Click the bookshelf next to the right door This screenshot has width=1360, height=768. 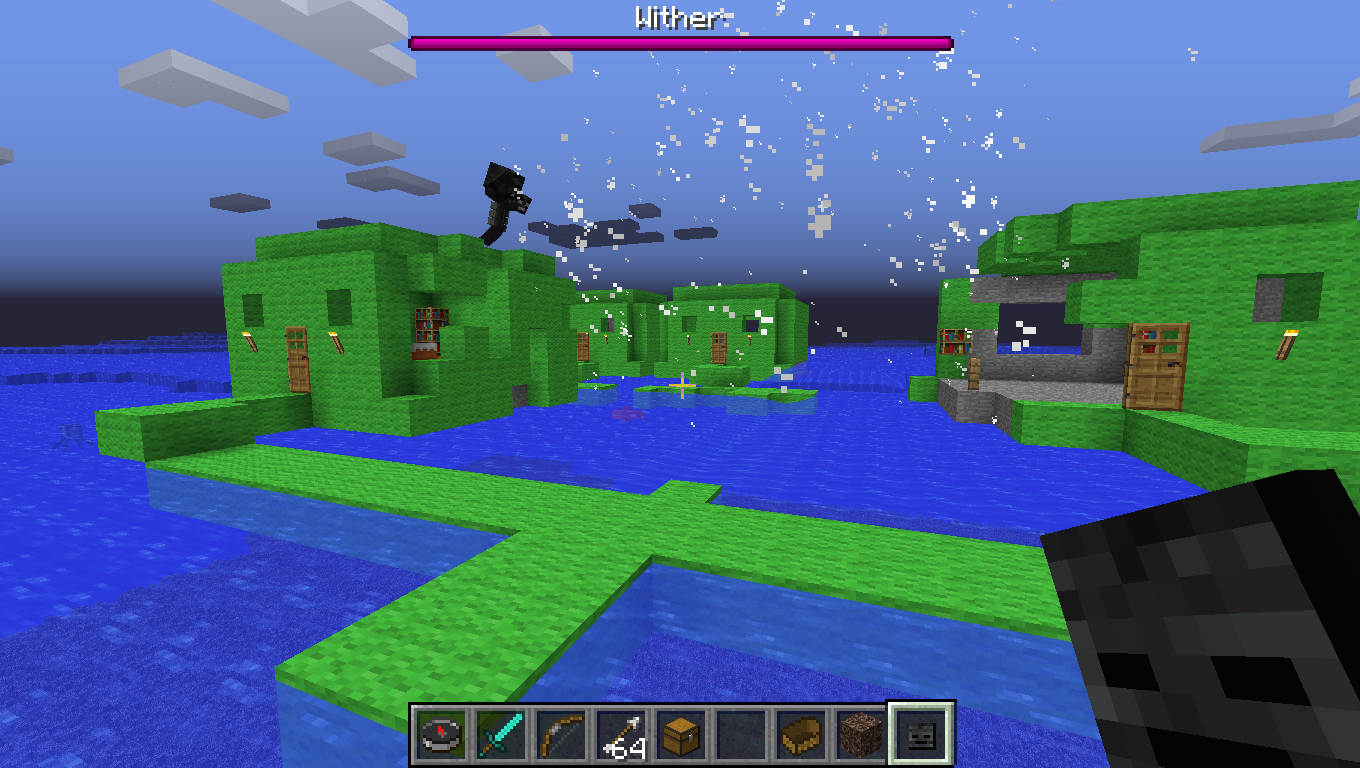956,342
